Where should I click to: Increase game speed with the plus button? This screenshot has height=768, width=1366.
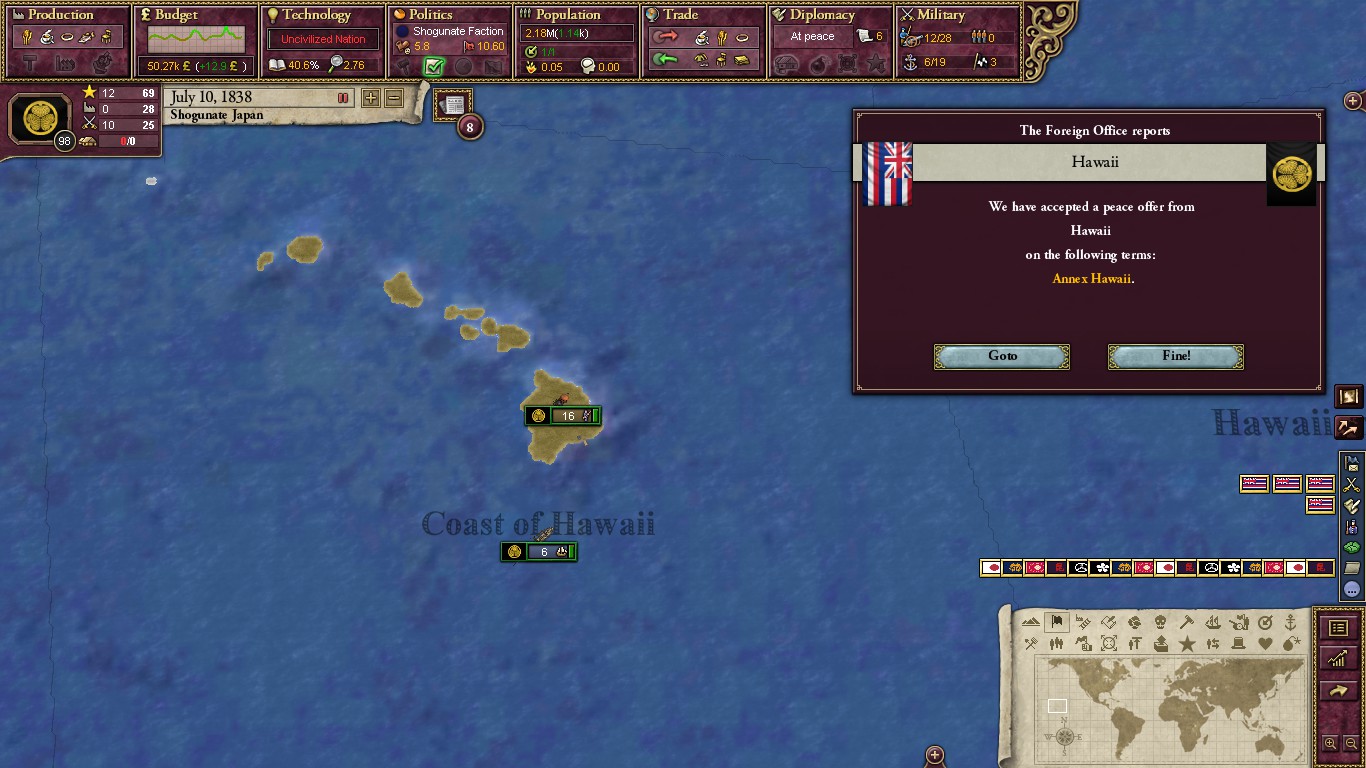(x=370, y=98)
